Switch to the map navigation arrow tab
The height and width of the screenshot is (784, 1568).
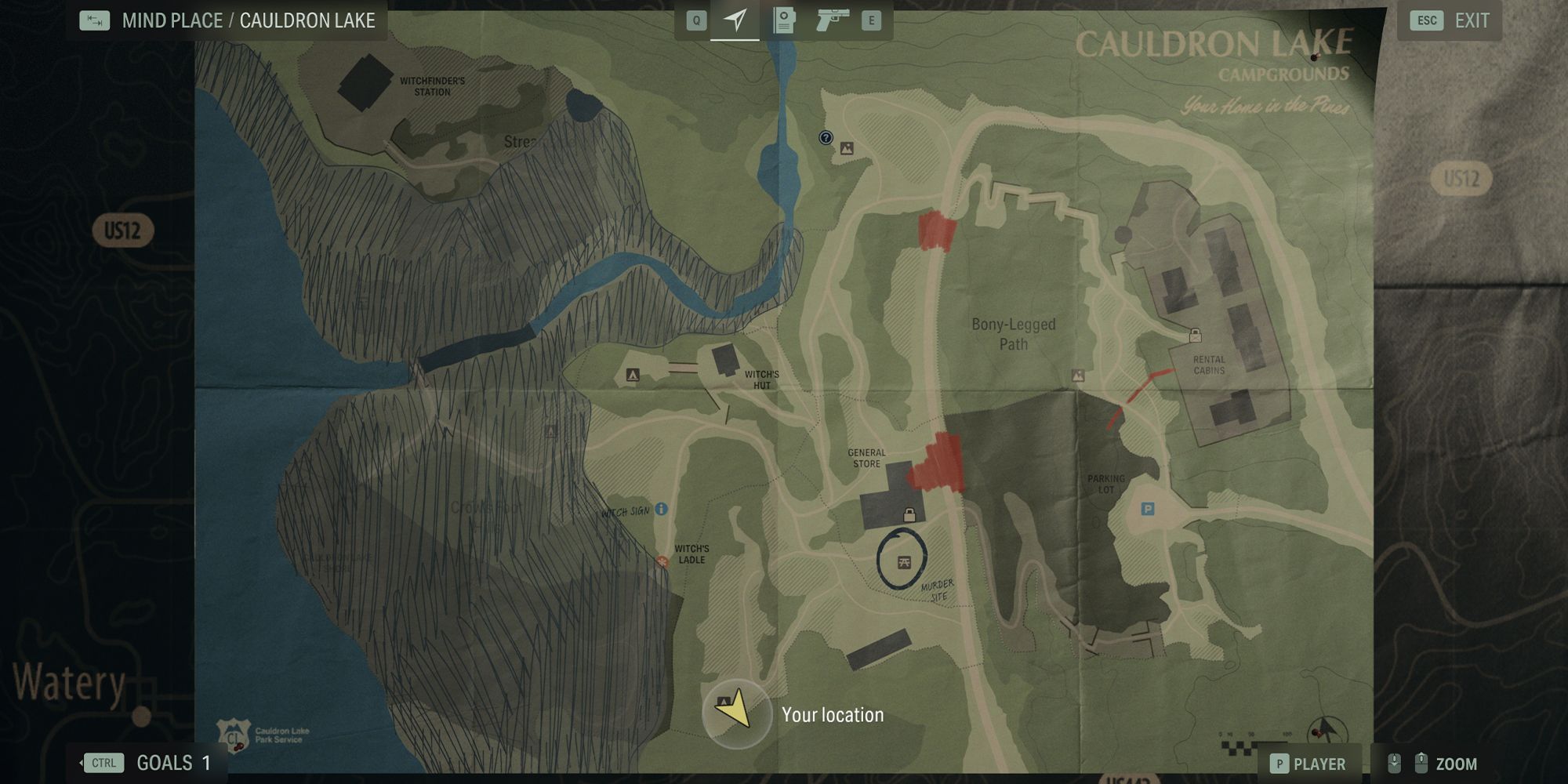coord(735,20)
